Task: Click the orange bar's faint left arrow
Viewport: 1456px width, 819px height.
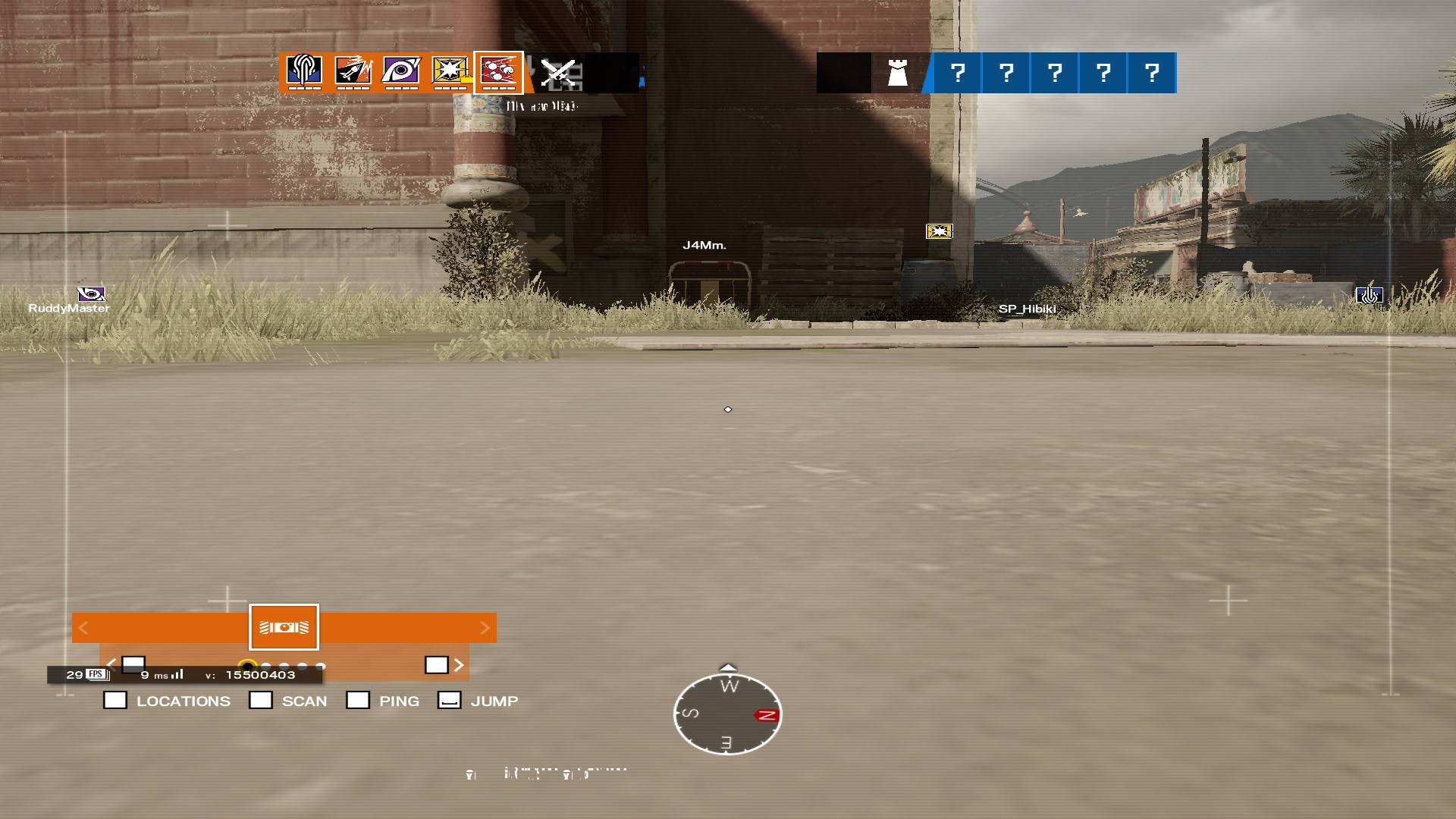Action: pos(83,628)
